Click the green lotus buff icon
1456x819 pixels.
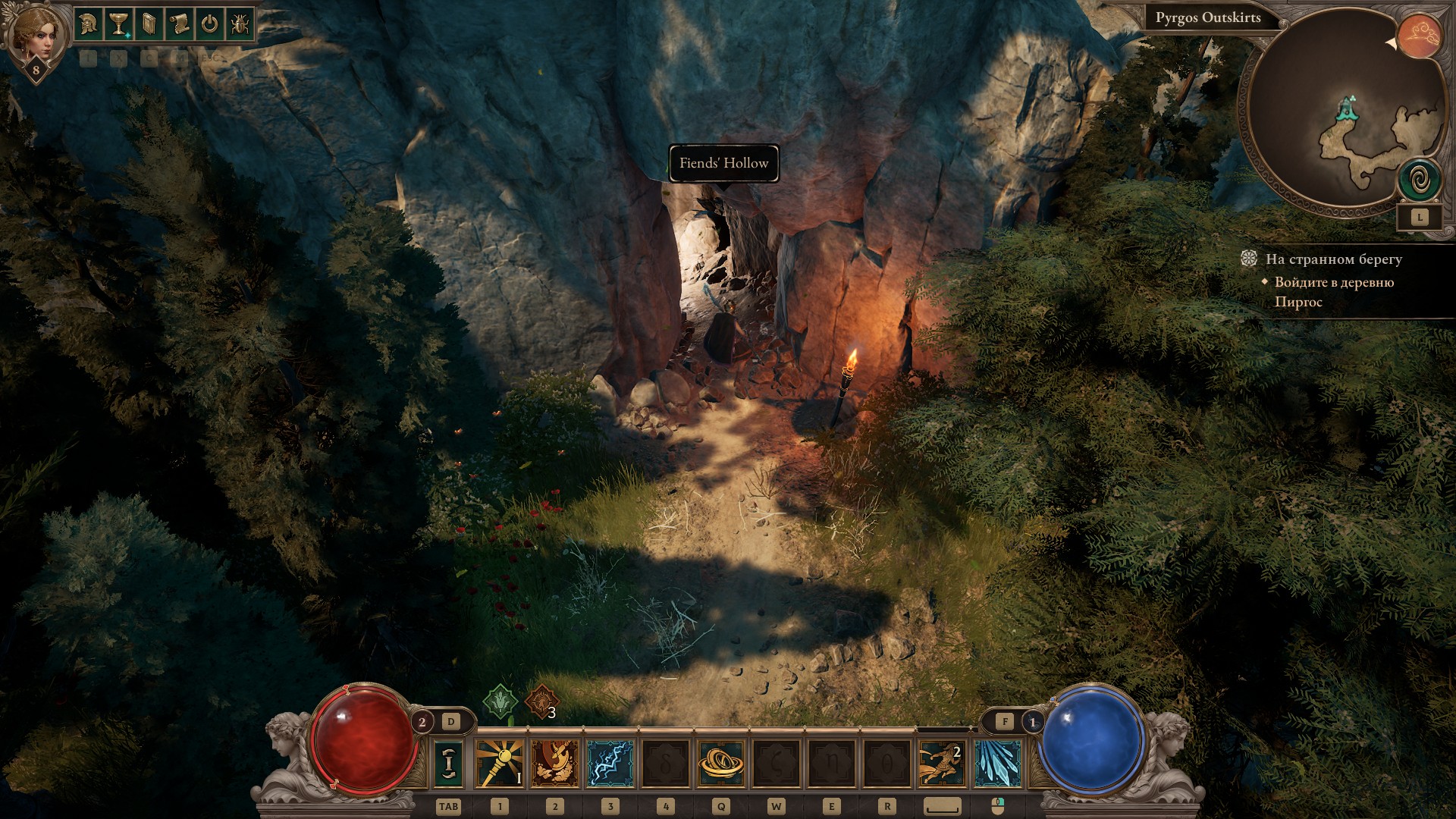point(500,702)
